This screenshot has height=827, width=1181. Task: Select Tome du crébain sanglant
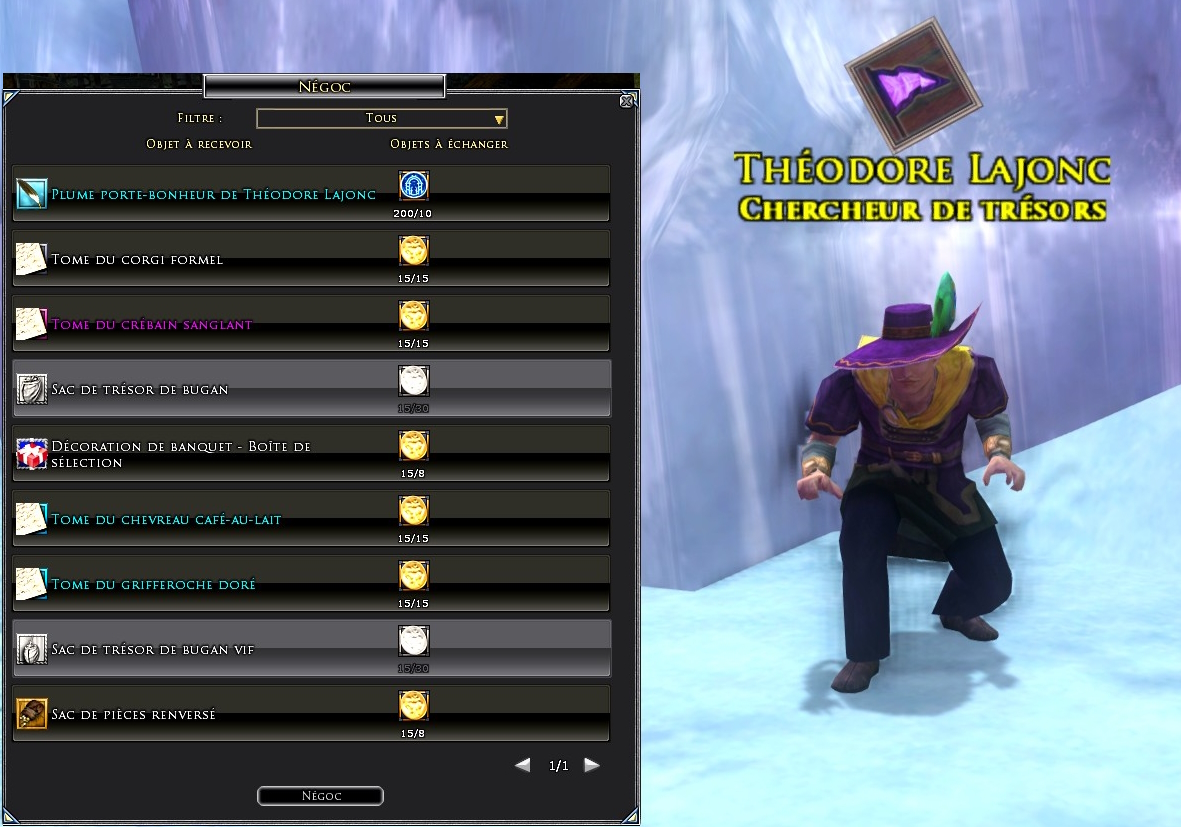pos(151,324)
